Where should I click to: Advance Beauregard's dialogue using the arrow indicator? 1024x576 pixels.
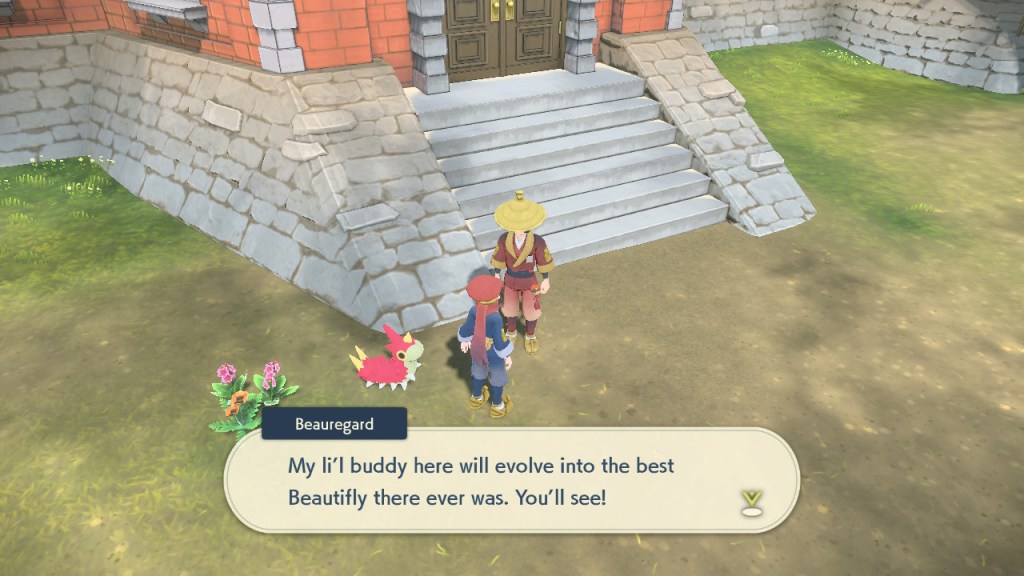[x=752, y=500]
